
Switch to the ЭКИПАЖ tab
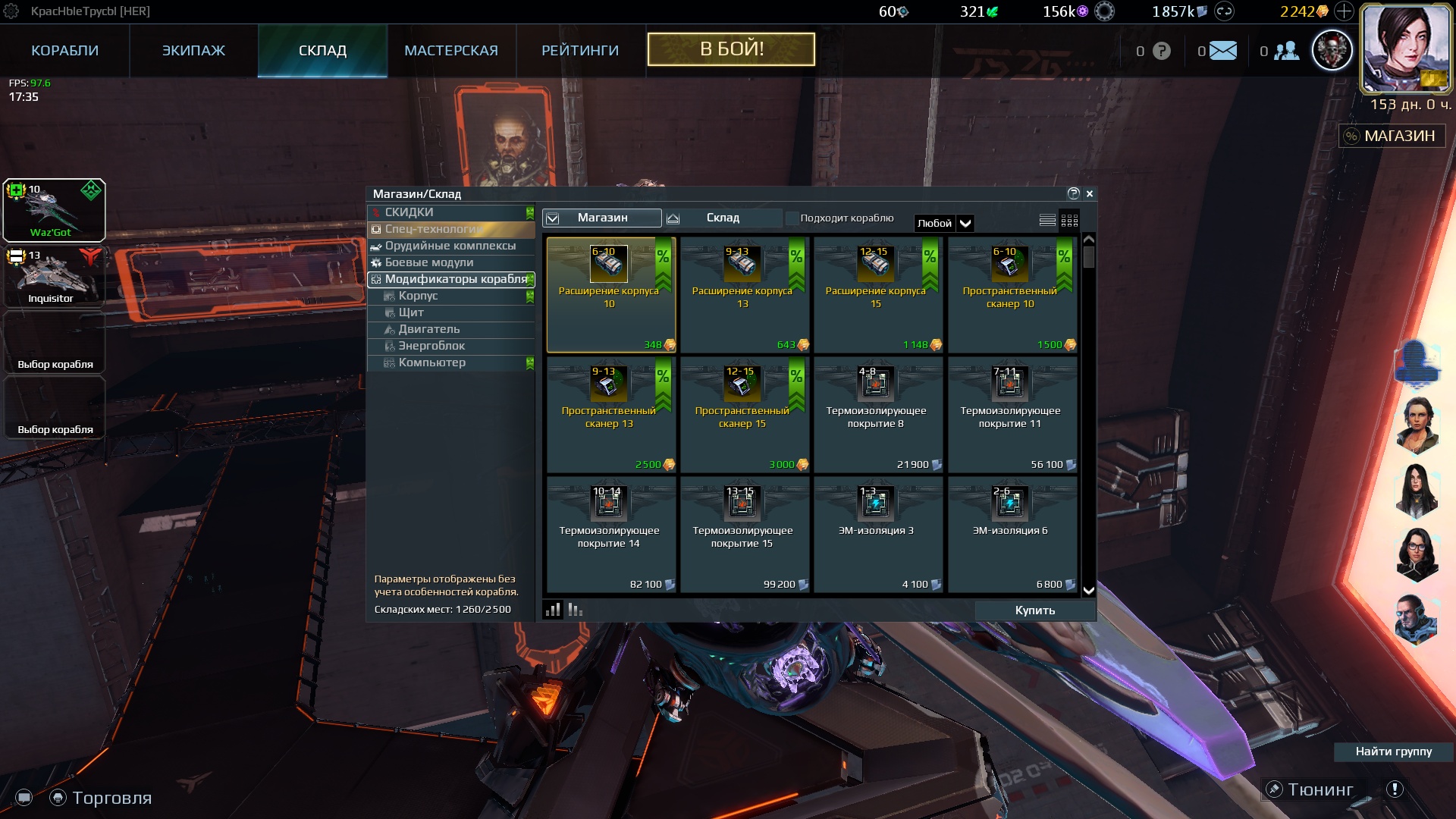click(x=193, y=51)
